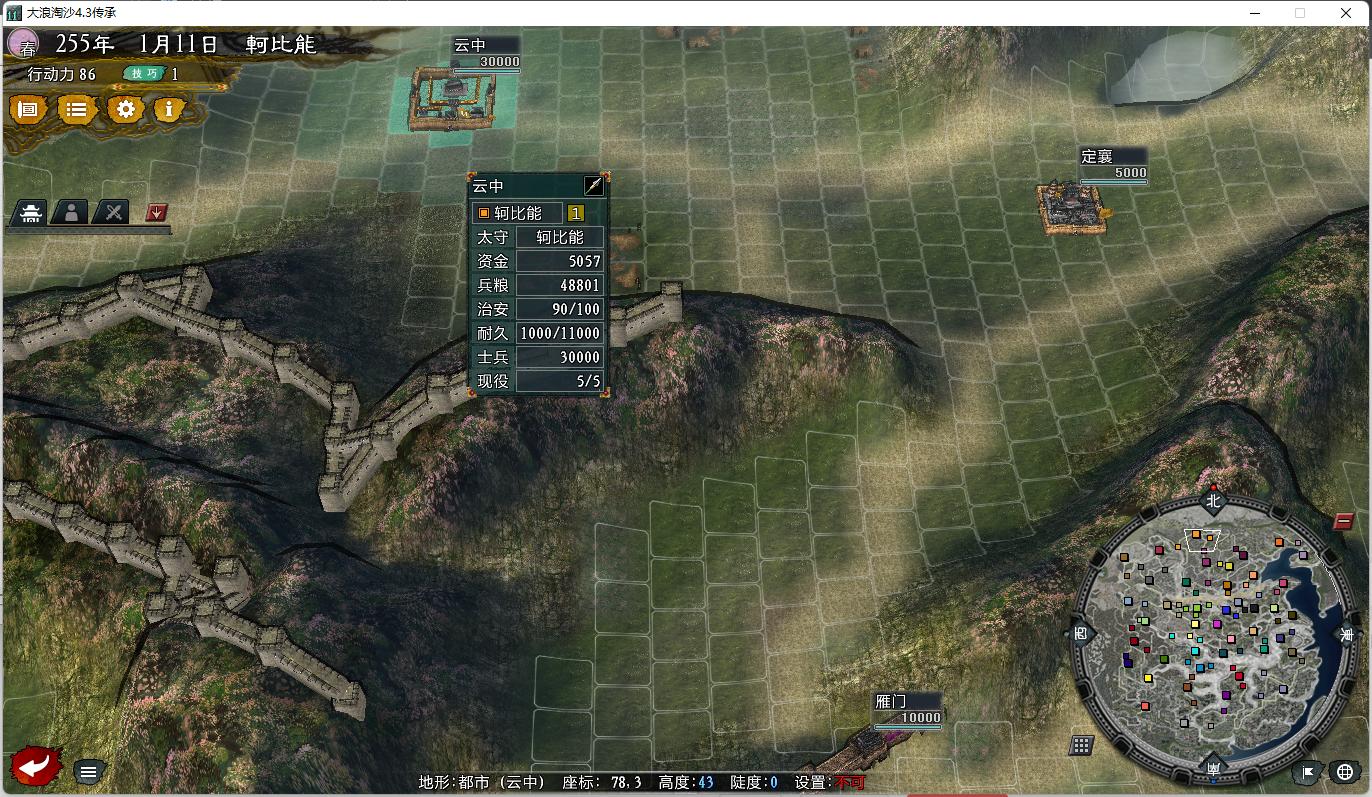Collapse the sidebar with the red down arrow

pos(157,213)
